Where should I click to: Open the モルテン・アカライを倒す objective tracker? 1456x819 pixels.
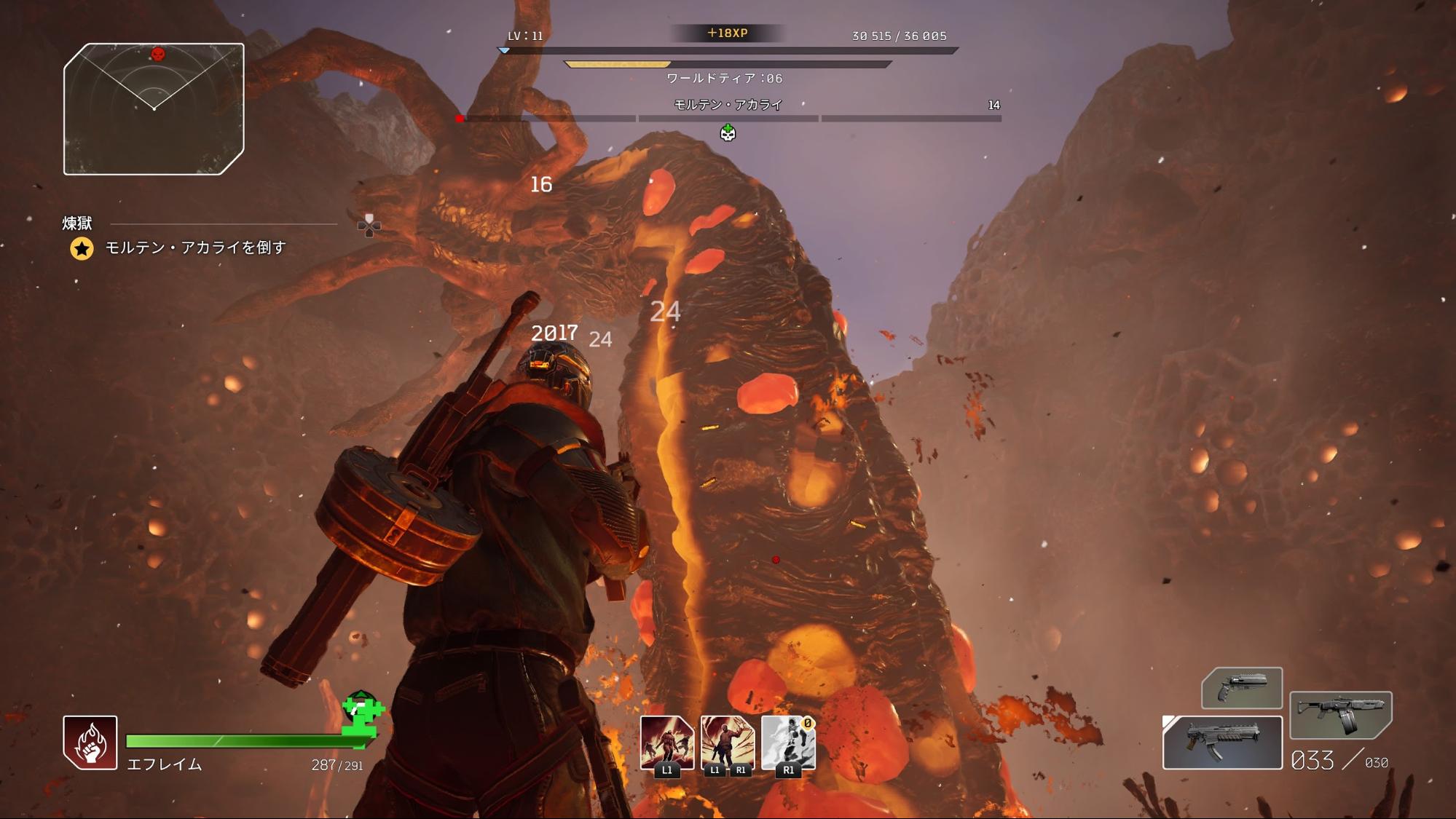[195, 248]
